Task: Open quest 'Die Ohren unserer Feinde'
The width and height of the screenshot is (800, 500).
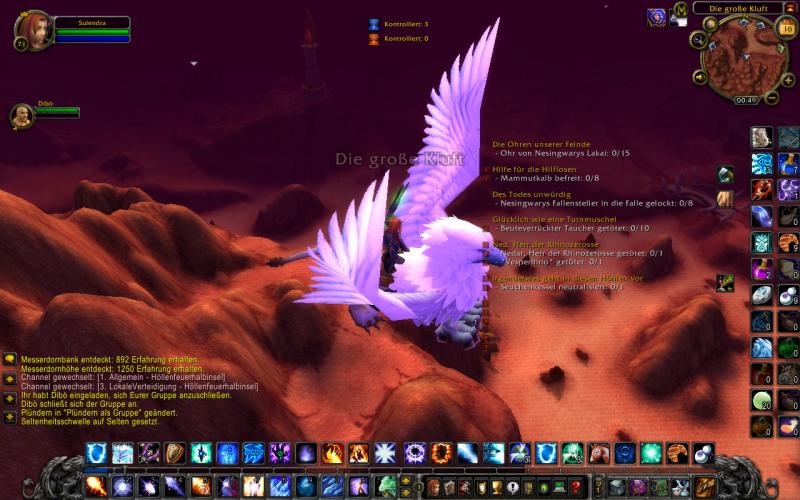Action: 534,144
